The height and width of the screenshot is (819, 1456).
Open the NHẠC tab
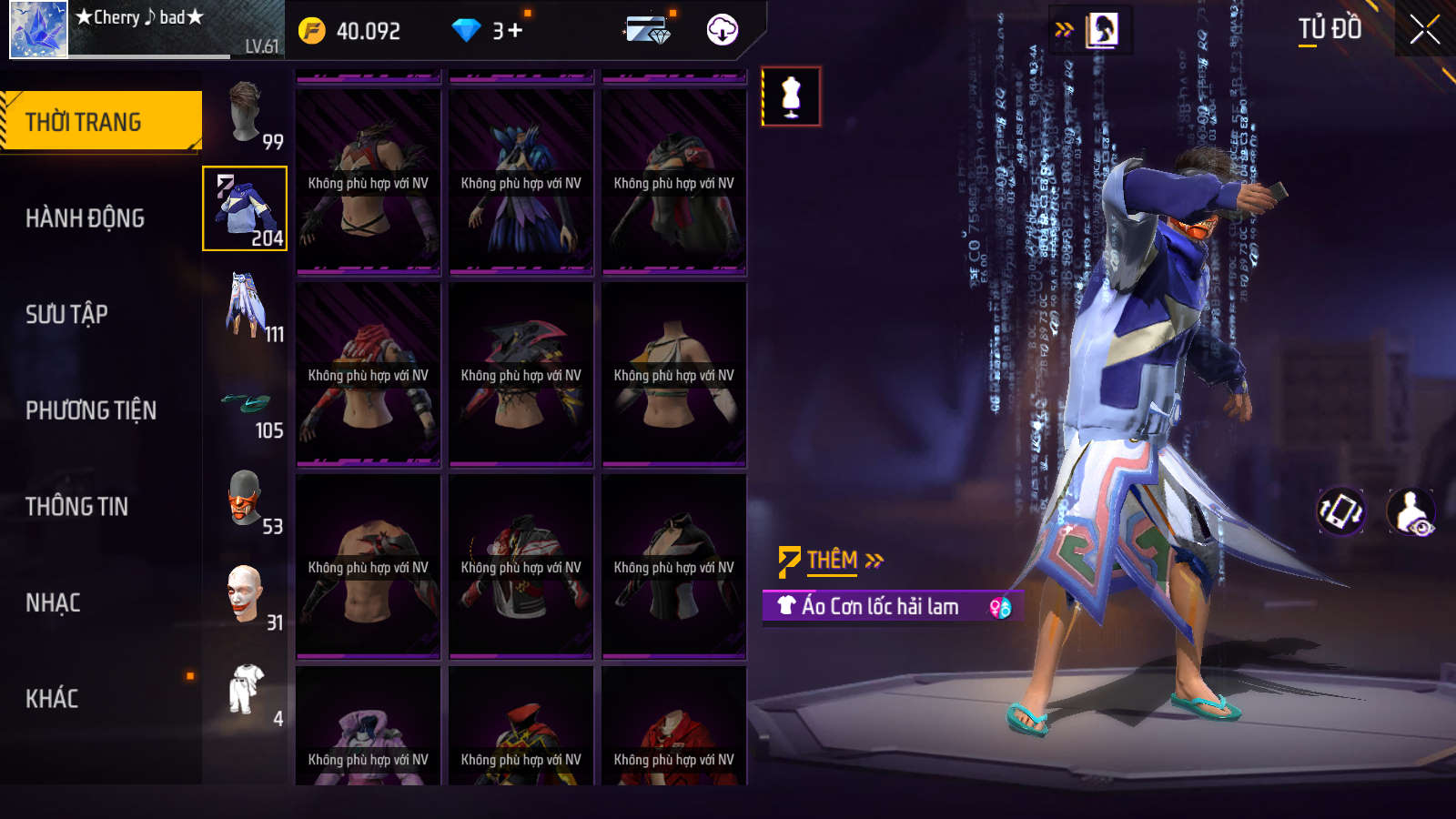coord(53,603)
